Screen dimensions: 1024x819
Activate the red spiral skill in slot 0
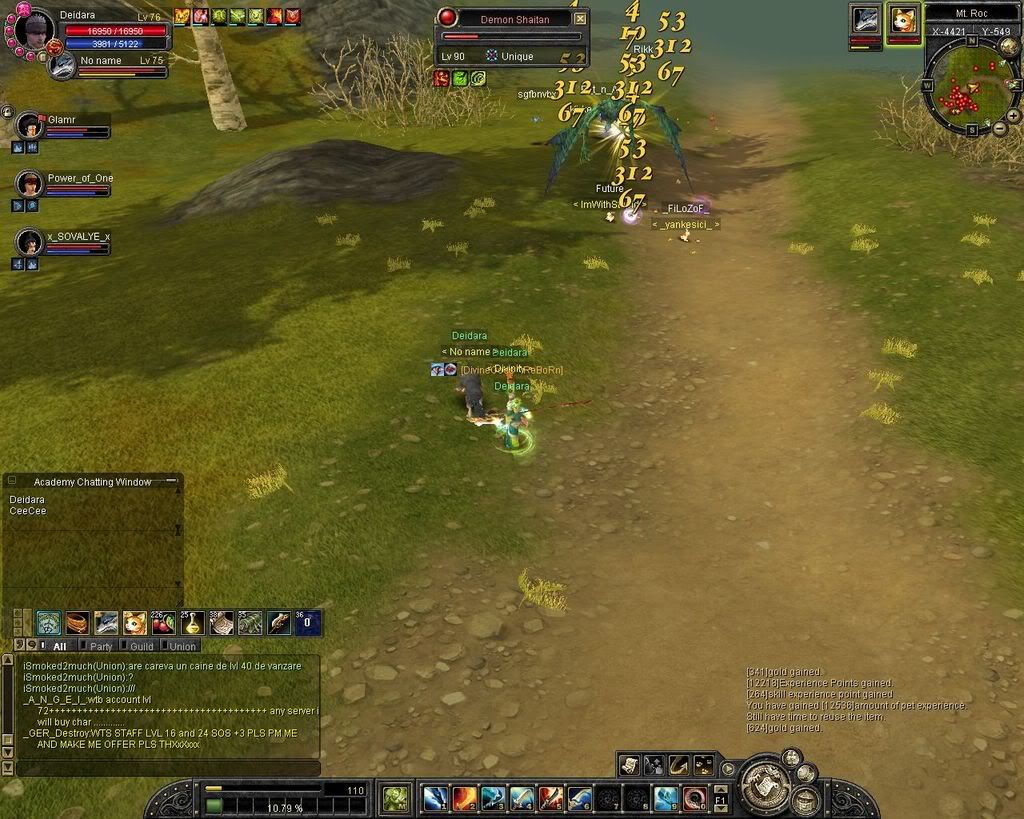pos(695,798)
